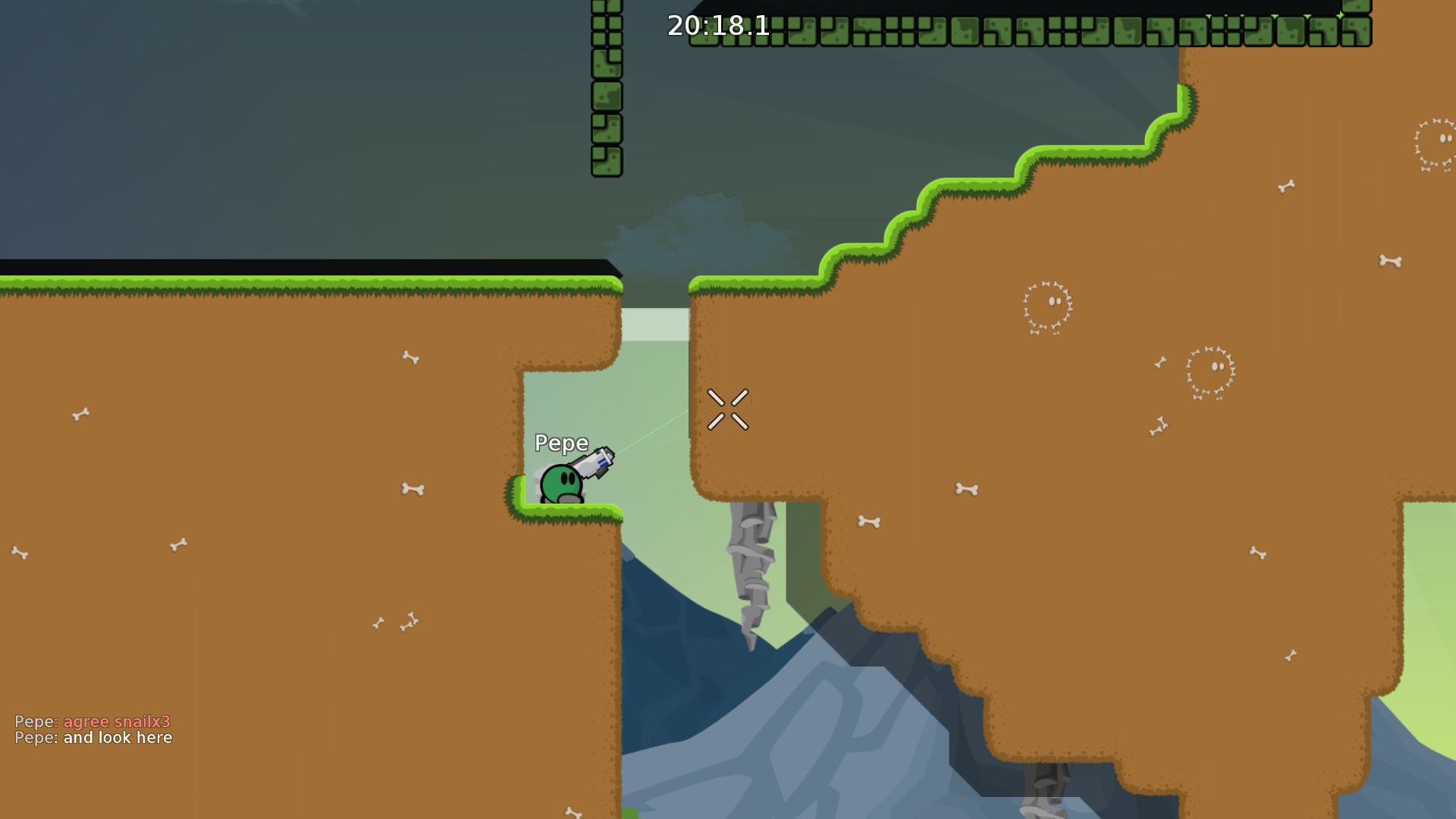Click the player character Pepe
Image resolution: width=1456 pixels, height=819 pixels.
pos(561,482)
